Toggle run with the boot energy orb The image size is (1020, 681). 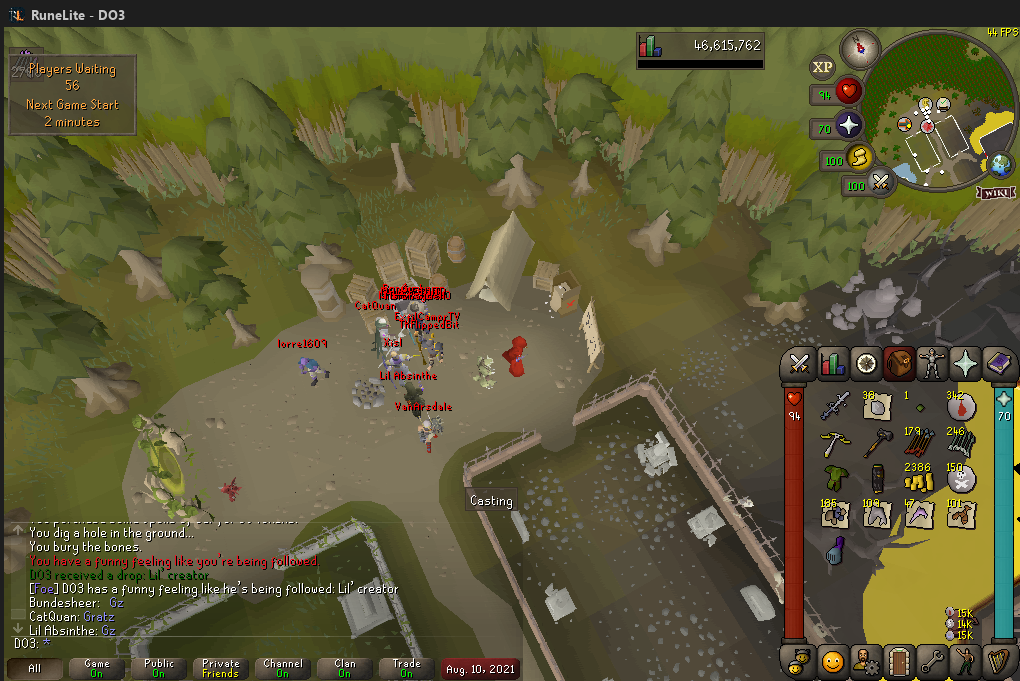pos(858,157)
